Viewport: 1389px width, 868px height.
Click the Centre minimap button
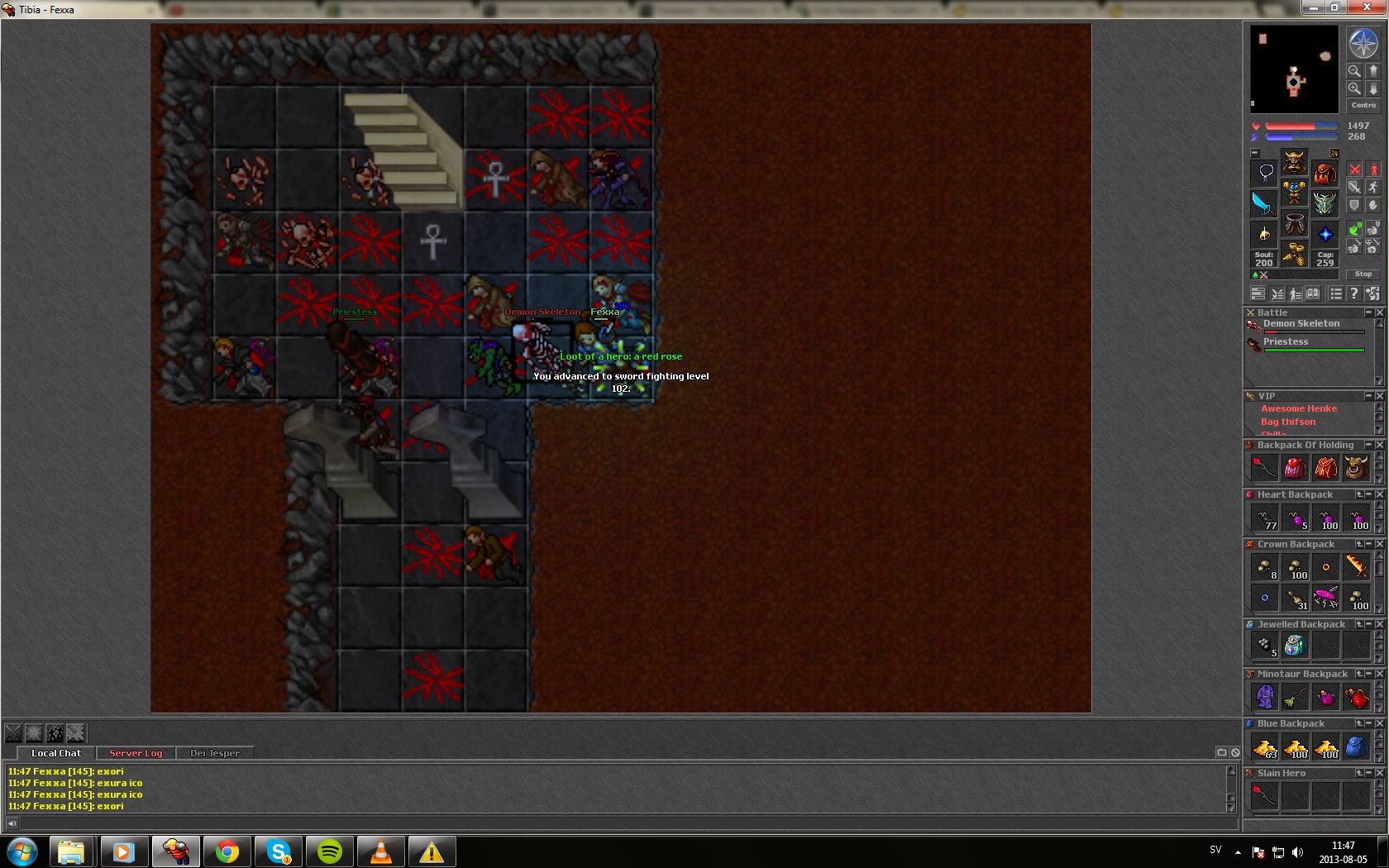coord(1363,105)
